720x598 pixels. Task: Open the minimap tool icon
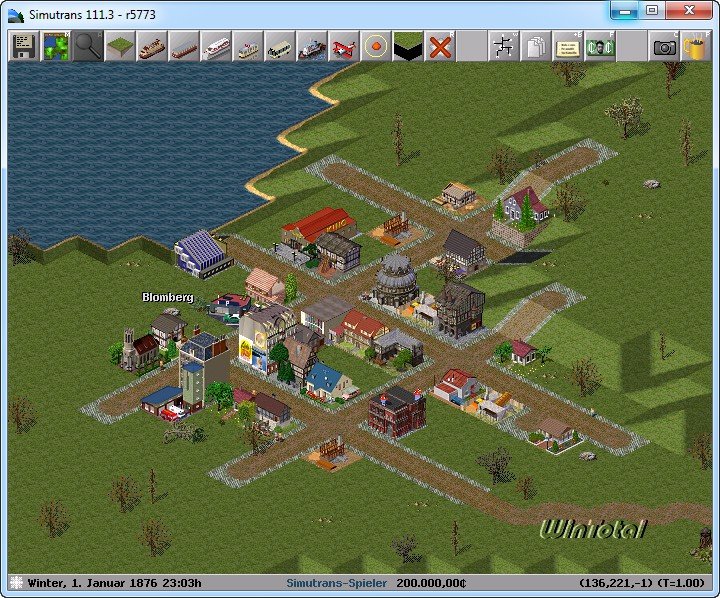pos(56,46)
